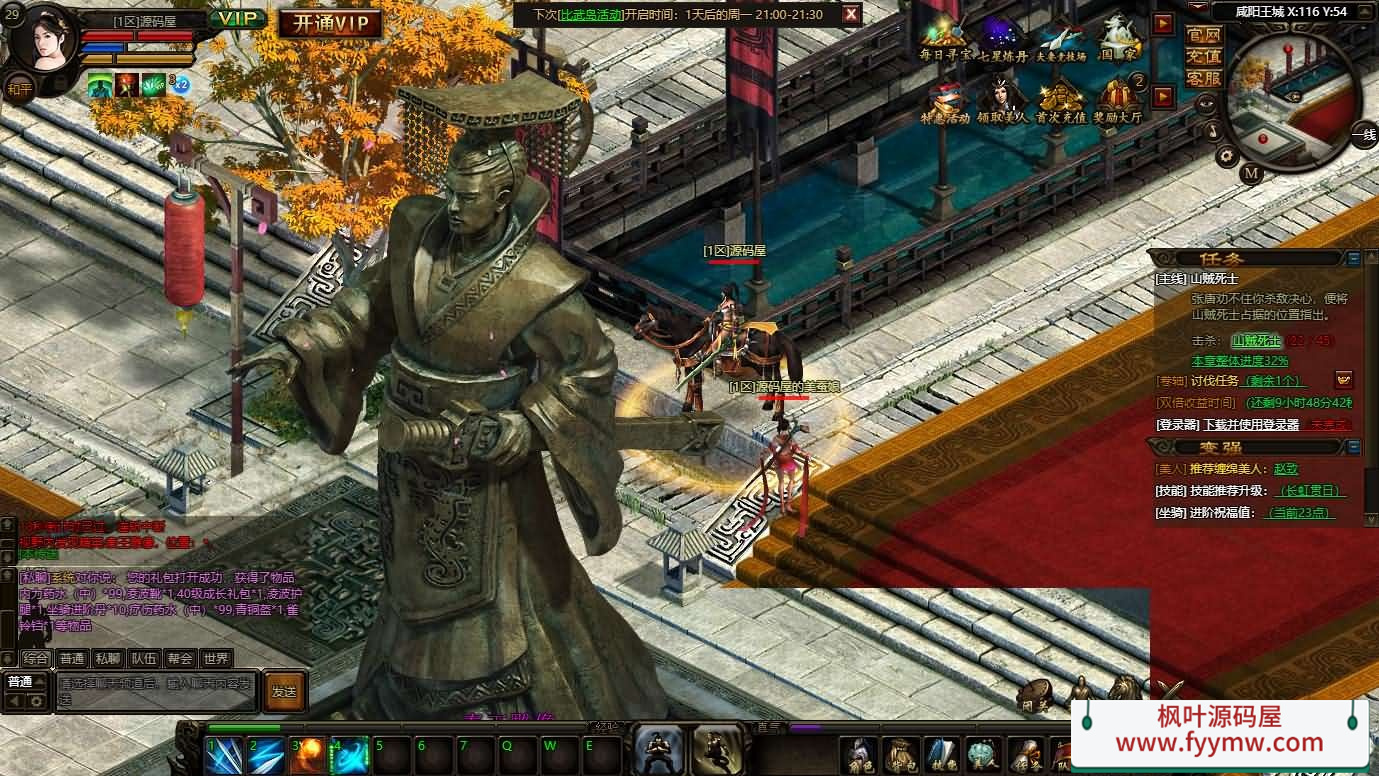Click the 发送 send button
Image resolution: width=1379 pixels, height=776 pixels.
284,691
